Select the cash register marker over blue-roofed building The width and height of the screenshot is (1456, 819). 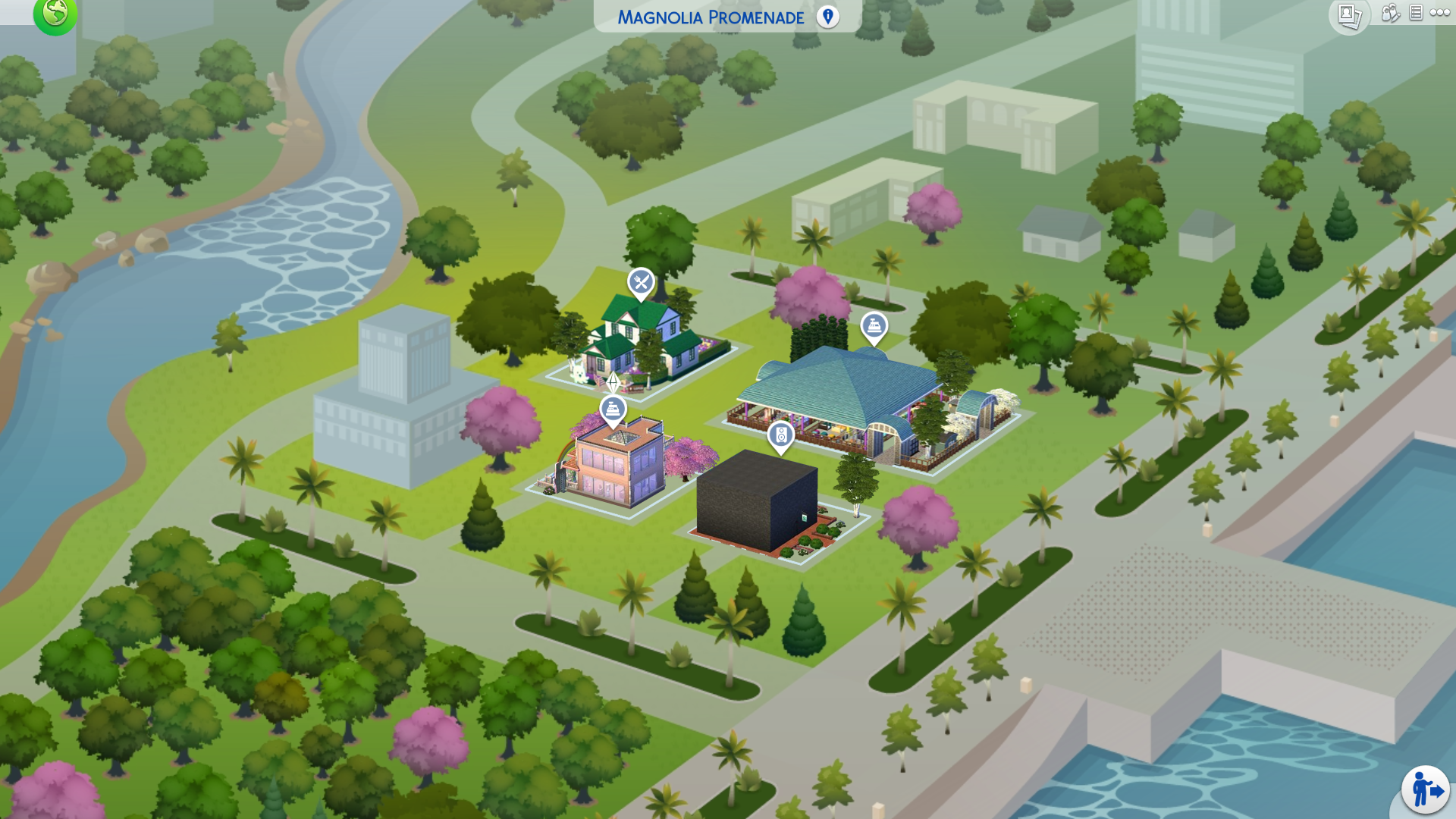[874, 328]
